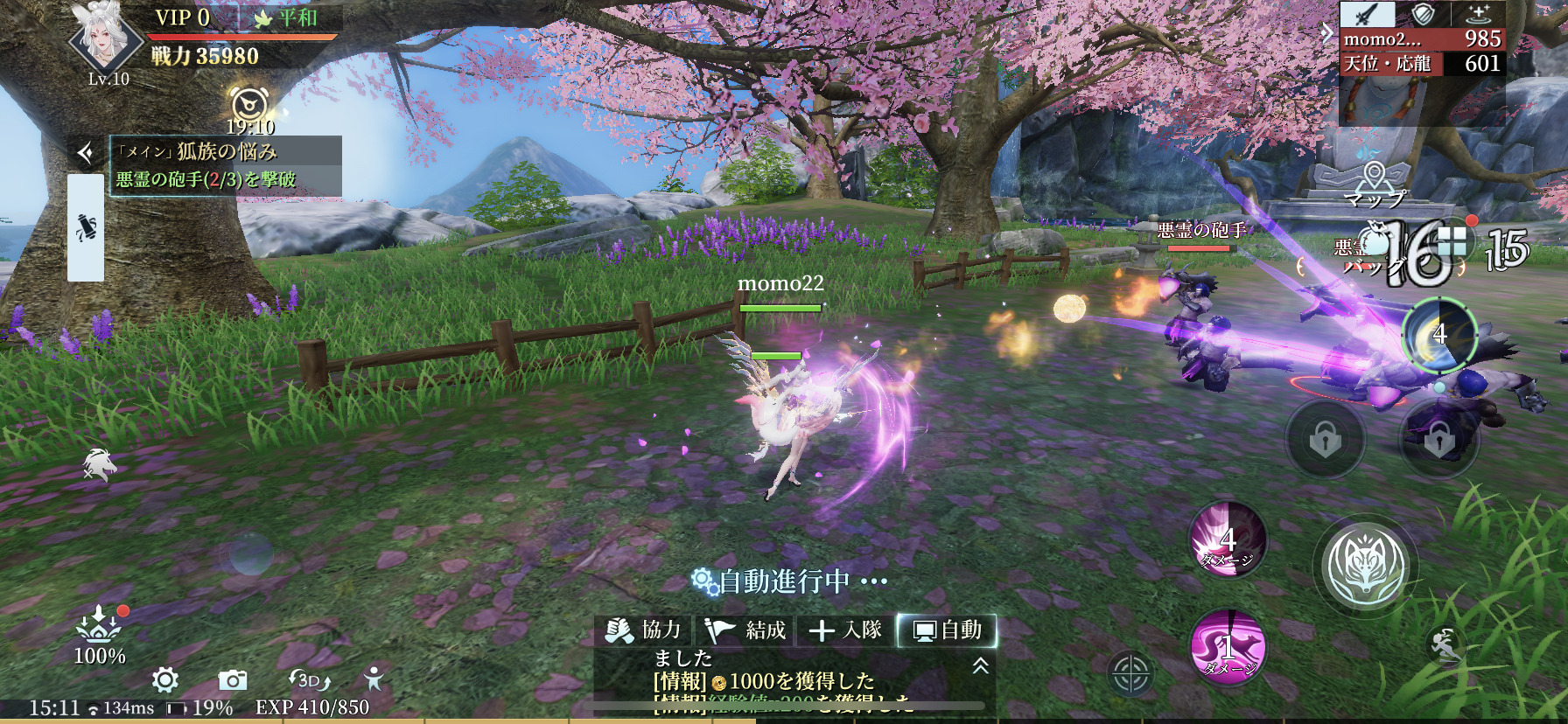
Task: Select the 結成 party formation button
Action: coord(745,630)
